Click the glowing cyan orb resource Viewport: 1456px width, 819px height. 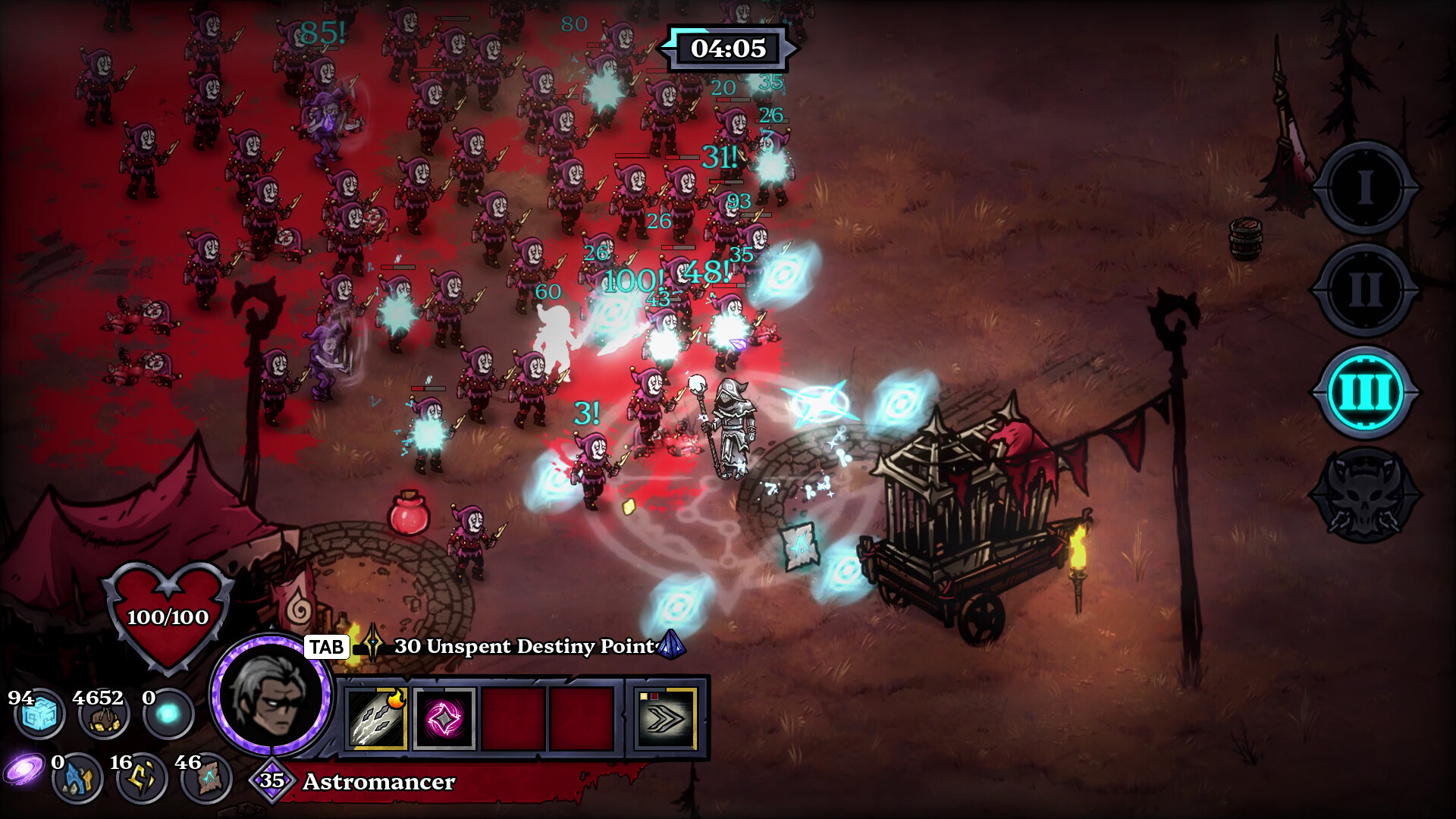pos(168,714)
